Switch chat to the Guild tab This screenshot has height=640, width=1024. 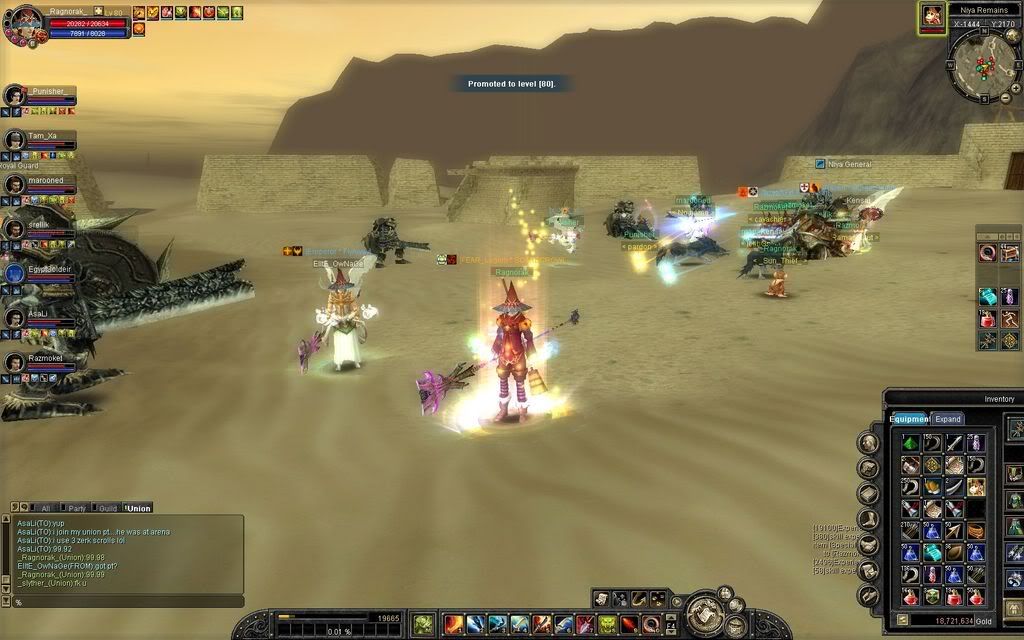tap(108, 509)
